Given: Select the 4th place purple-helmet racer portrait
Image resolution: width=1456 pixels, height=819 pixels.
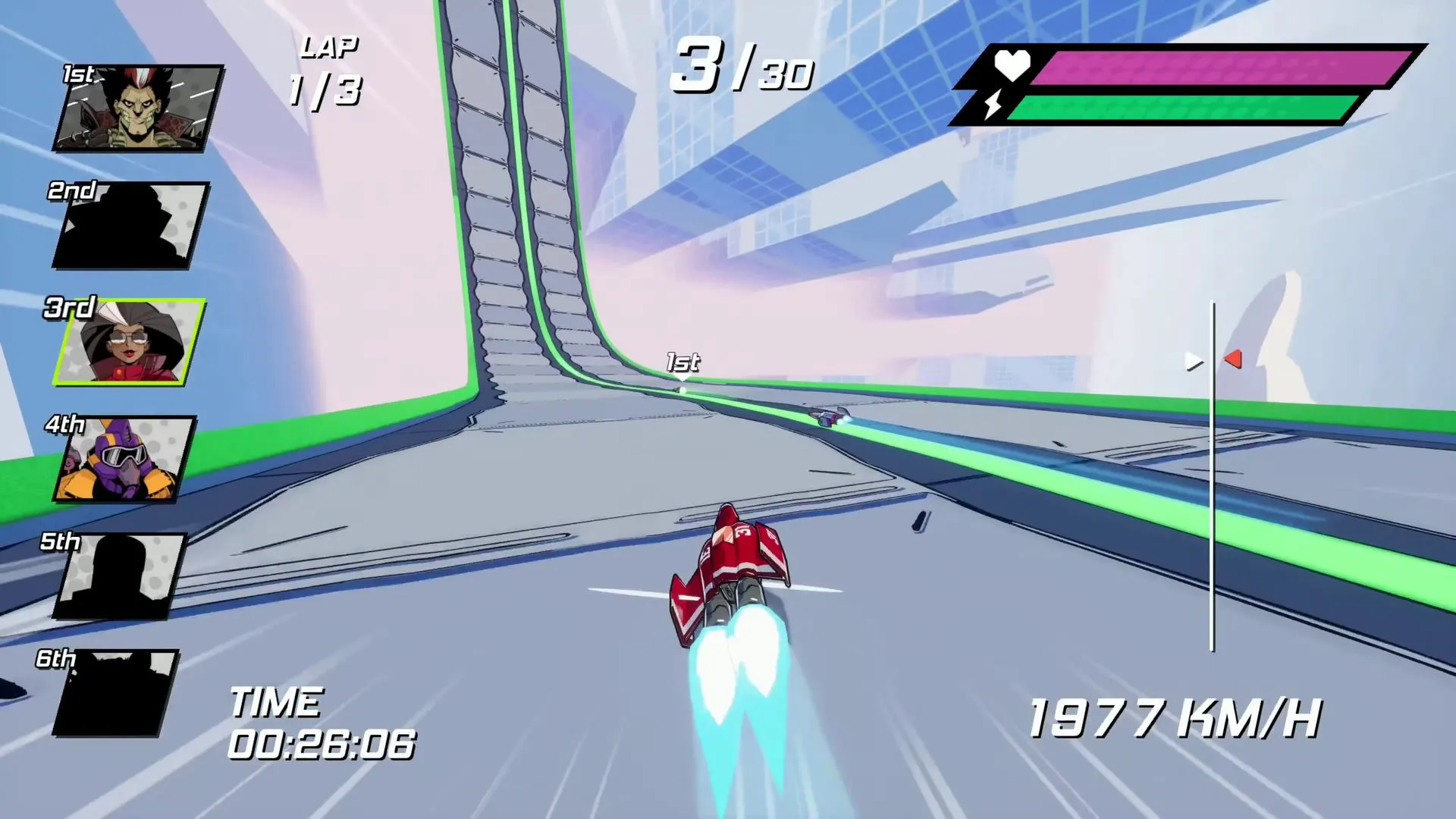Looking at the screenshot, I should 124,459.
